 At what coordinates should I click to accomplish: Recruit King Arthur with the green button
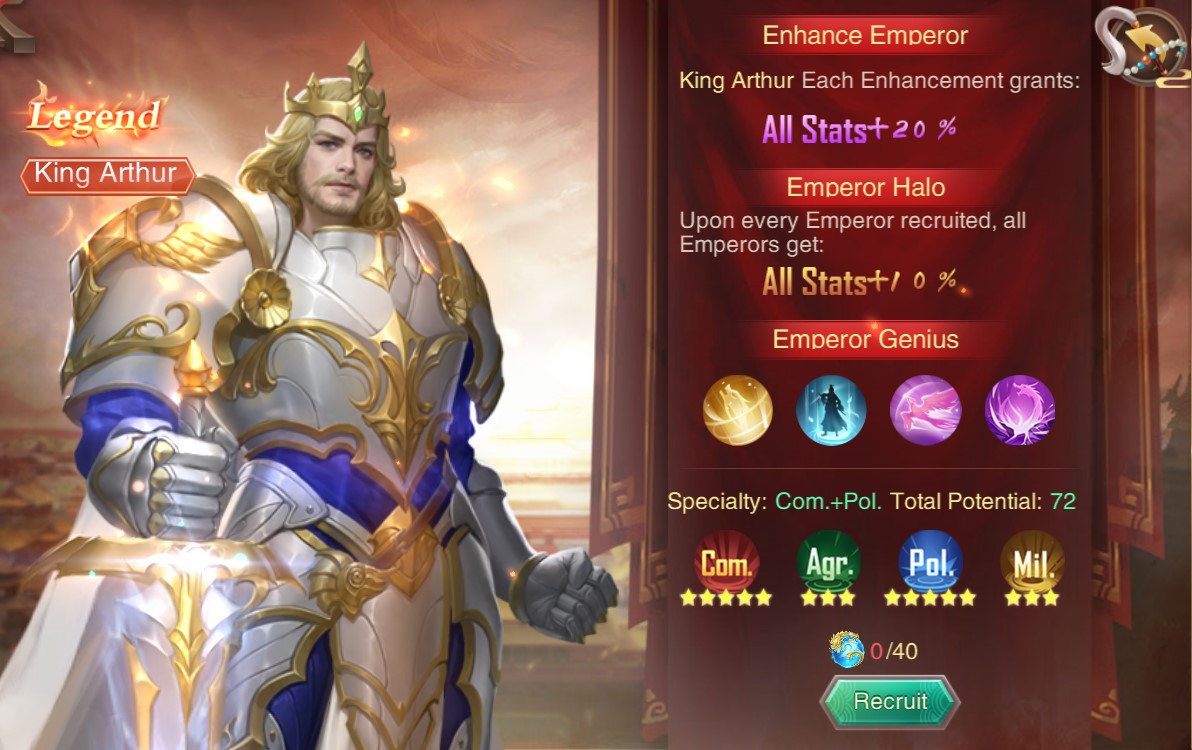point(890,702)
